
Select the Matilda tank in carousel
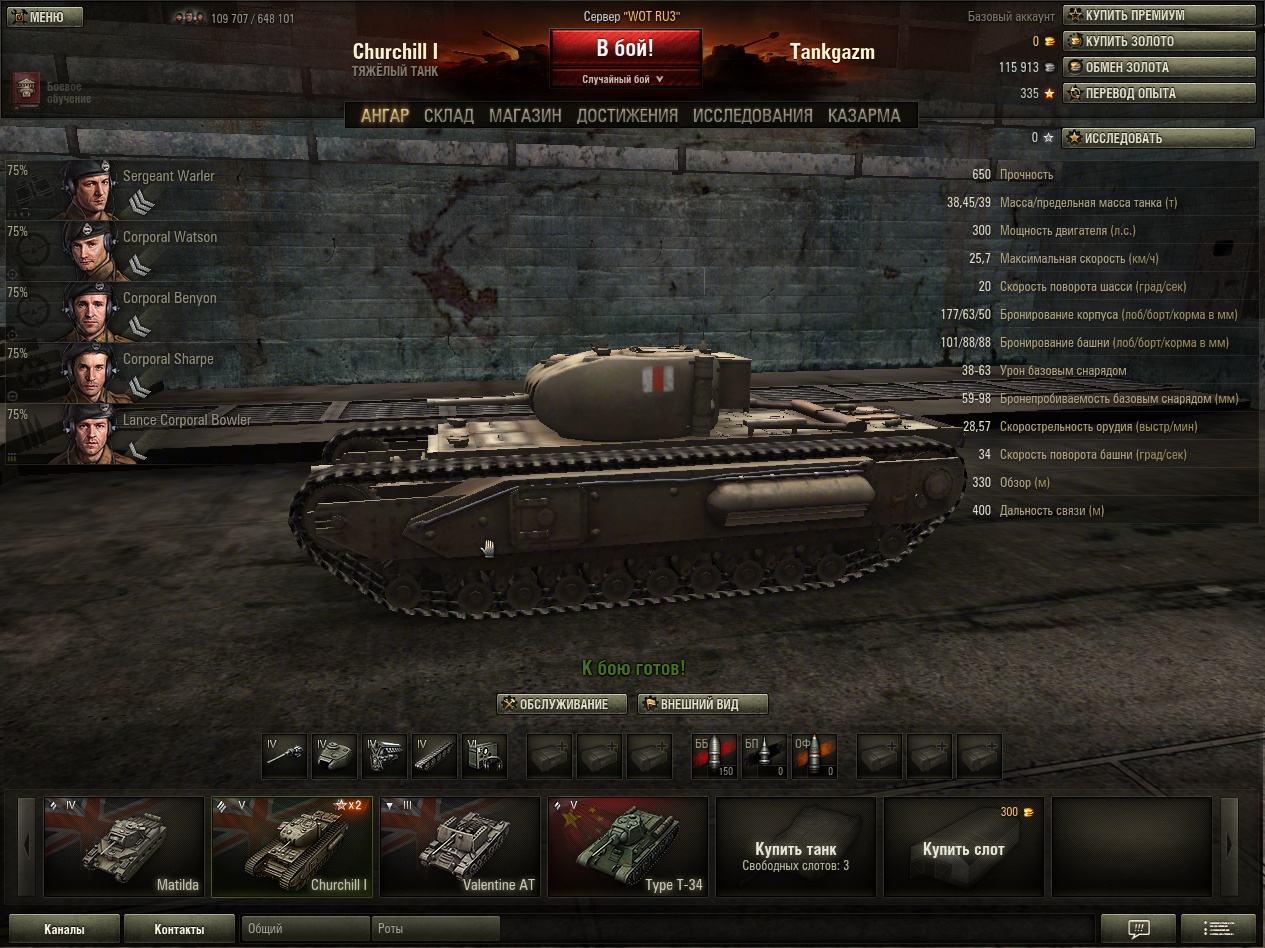click(123, 847)
